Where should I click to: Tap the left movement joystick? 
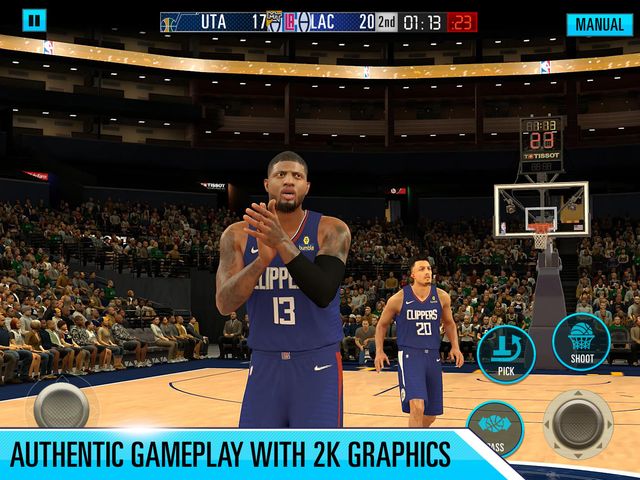[61, 406]
